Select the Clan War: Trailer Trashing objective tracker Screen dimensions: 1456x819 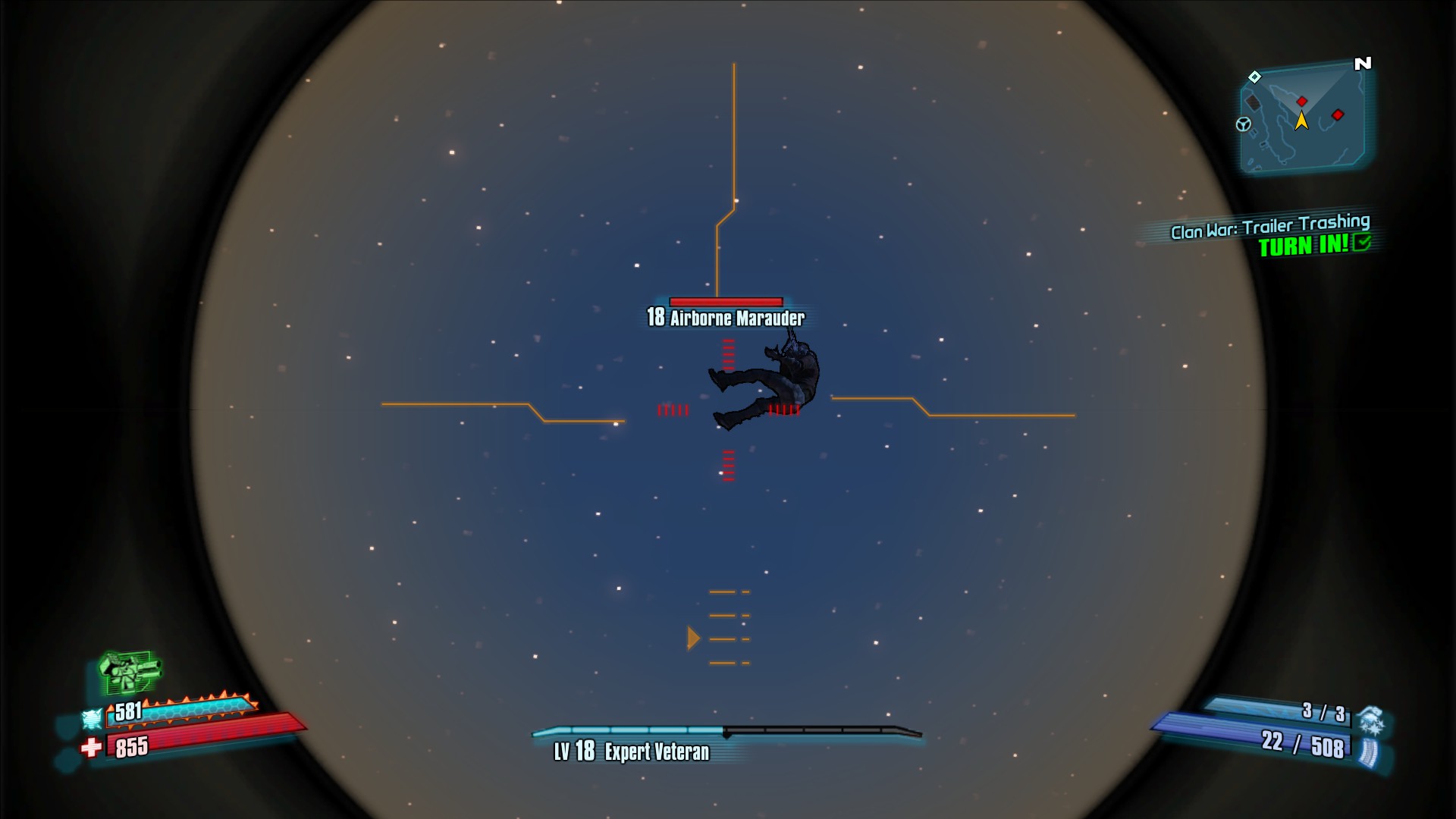tap(1270, 226)
